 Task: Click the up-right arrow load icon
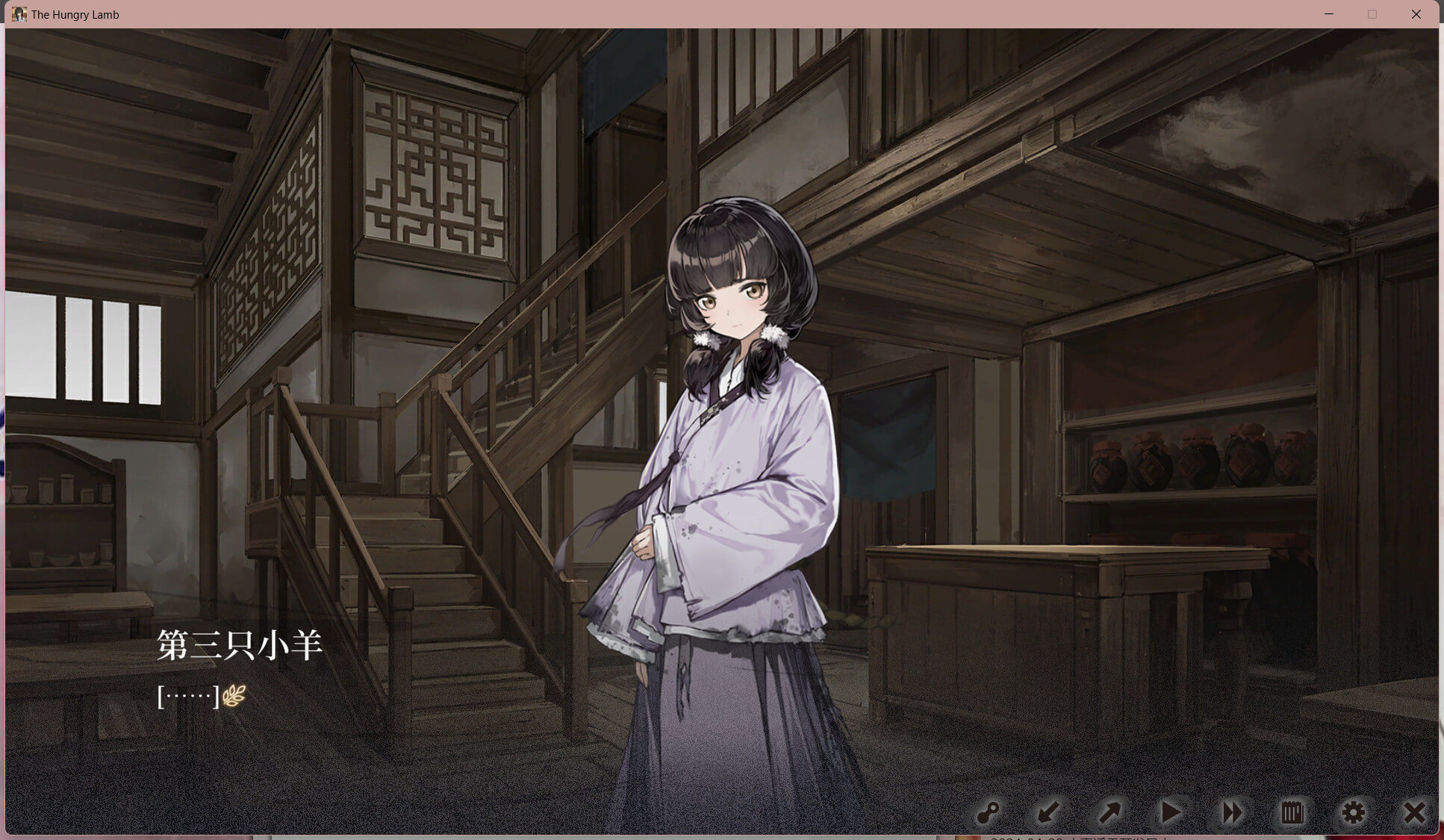tap(1110, 812)
